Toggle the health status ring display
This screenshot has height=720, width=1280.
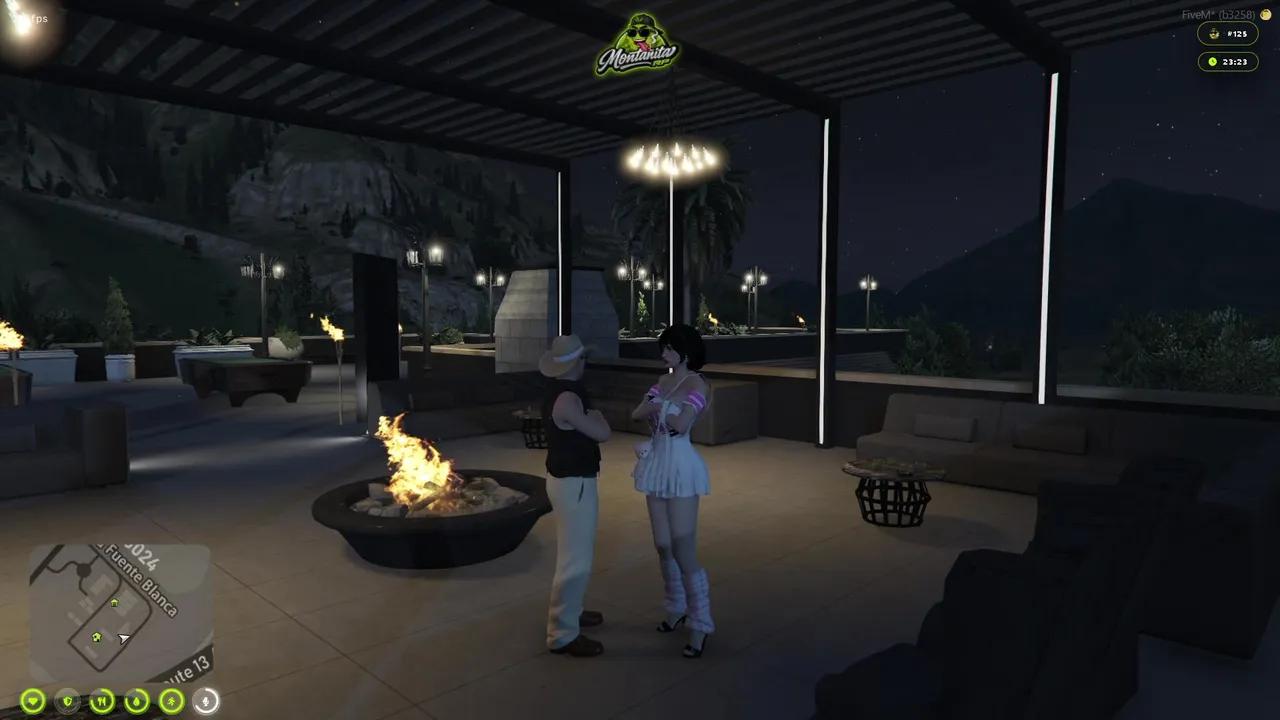pyautogui.click(x=33, y=701)
